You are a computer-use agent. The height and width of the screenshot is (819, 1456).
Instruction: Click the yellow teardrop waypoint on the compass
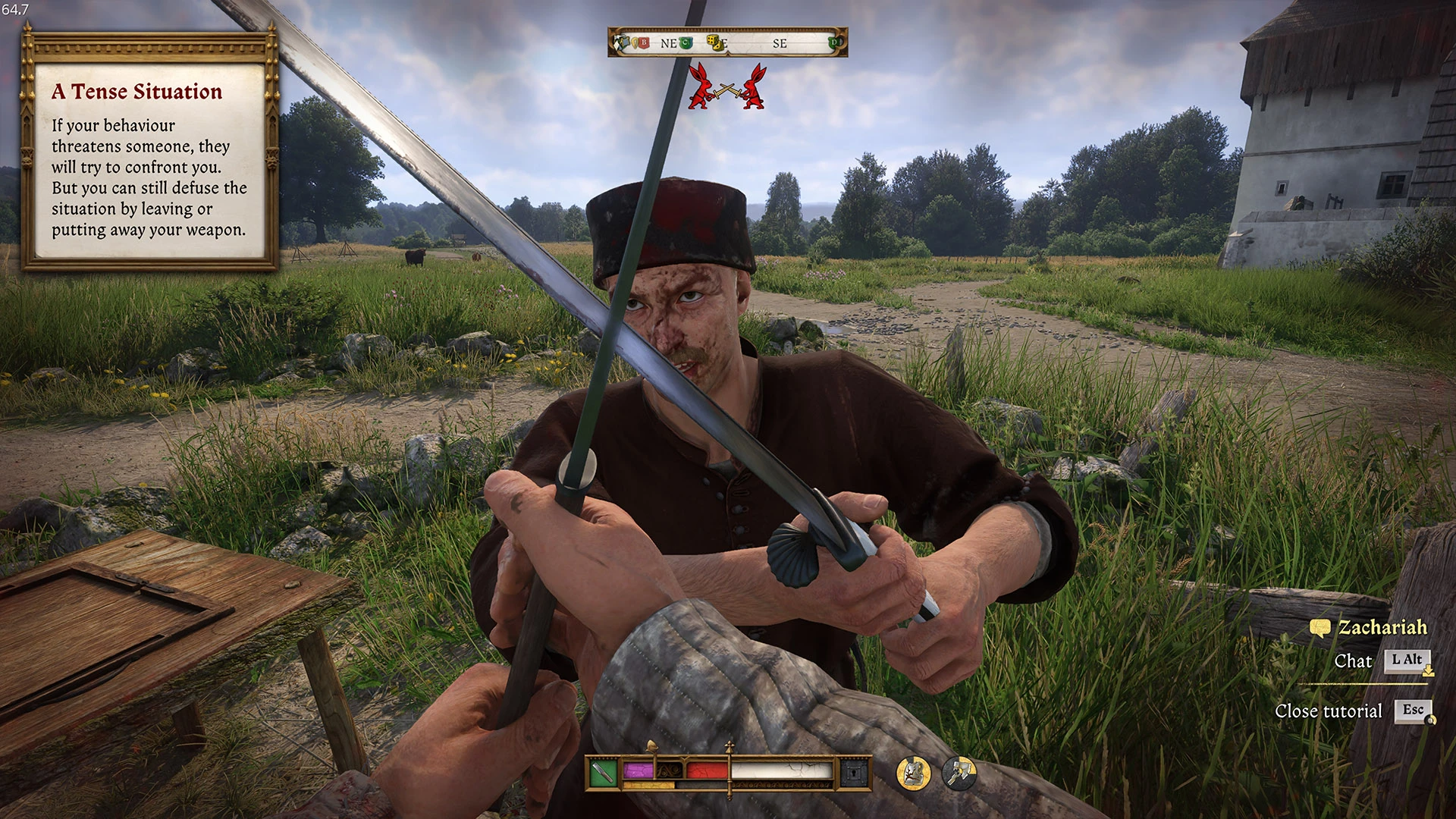coord(635,42)
